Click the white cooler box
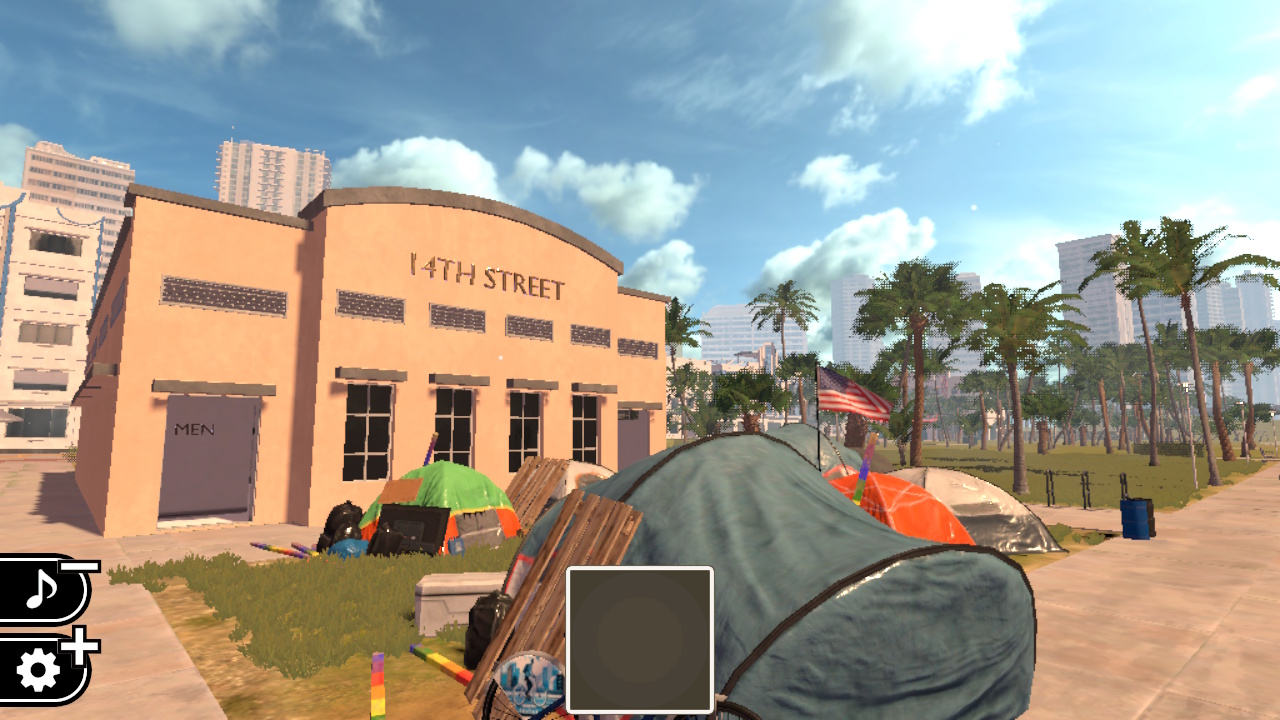This screenshot has width=1280, height=720. pos(445,605)
